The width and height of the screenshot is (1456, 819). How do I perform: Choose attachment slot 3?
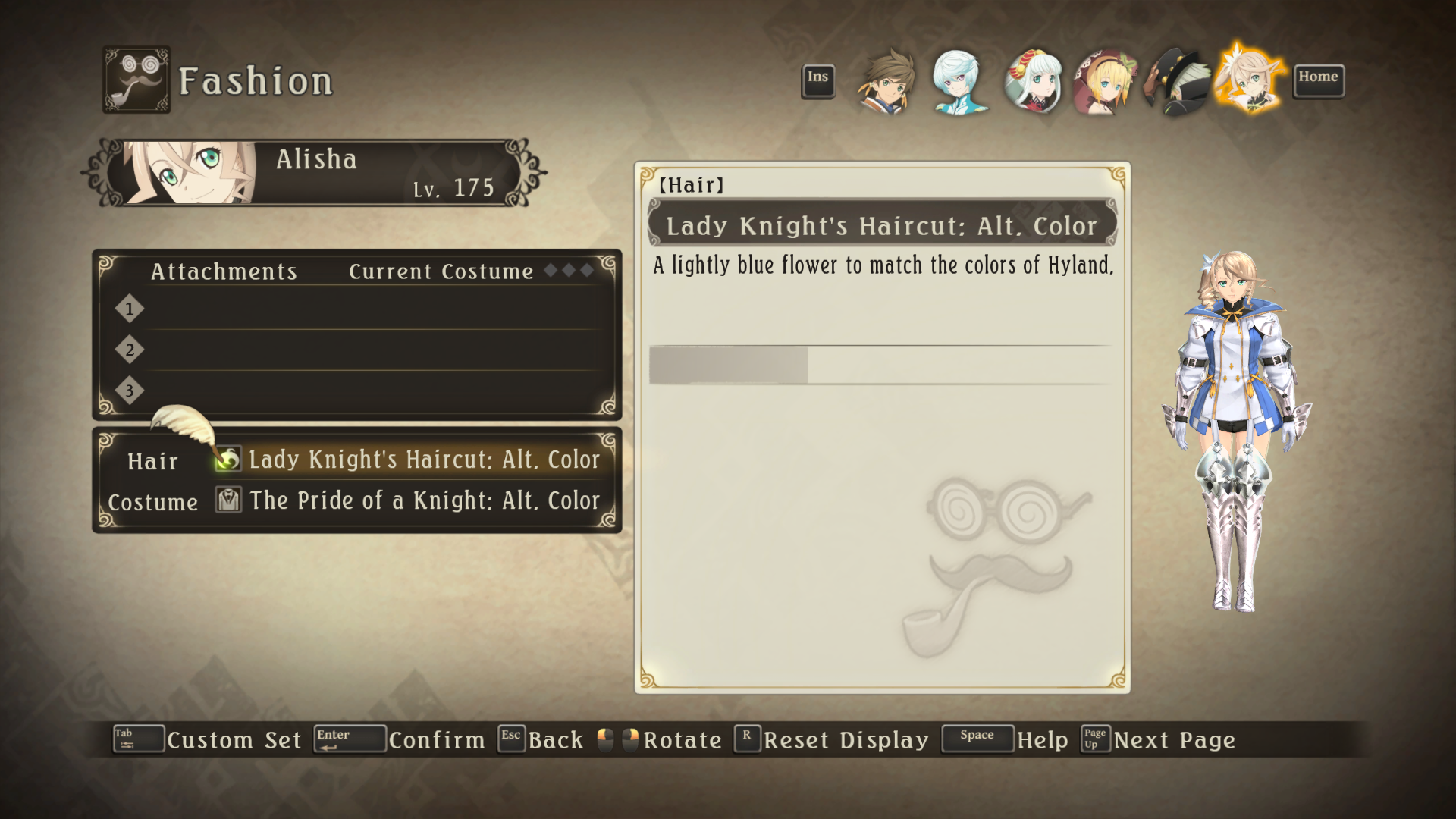[364, 391]
